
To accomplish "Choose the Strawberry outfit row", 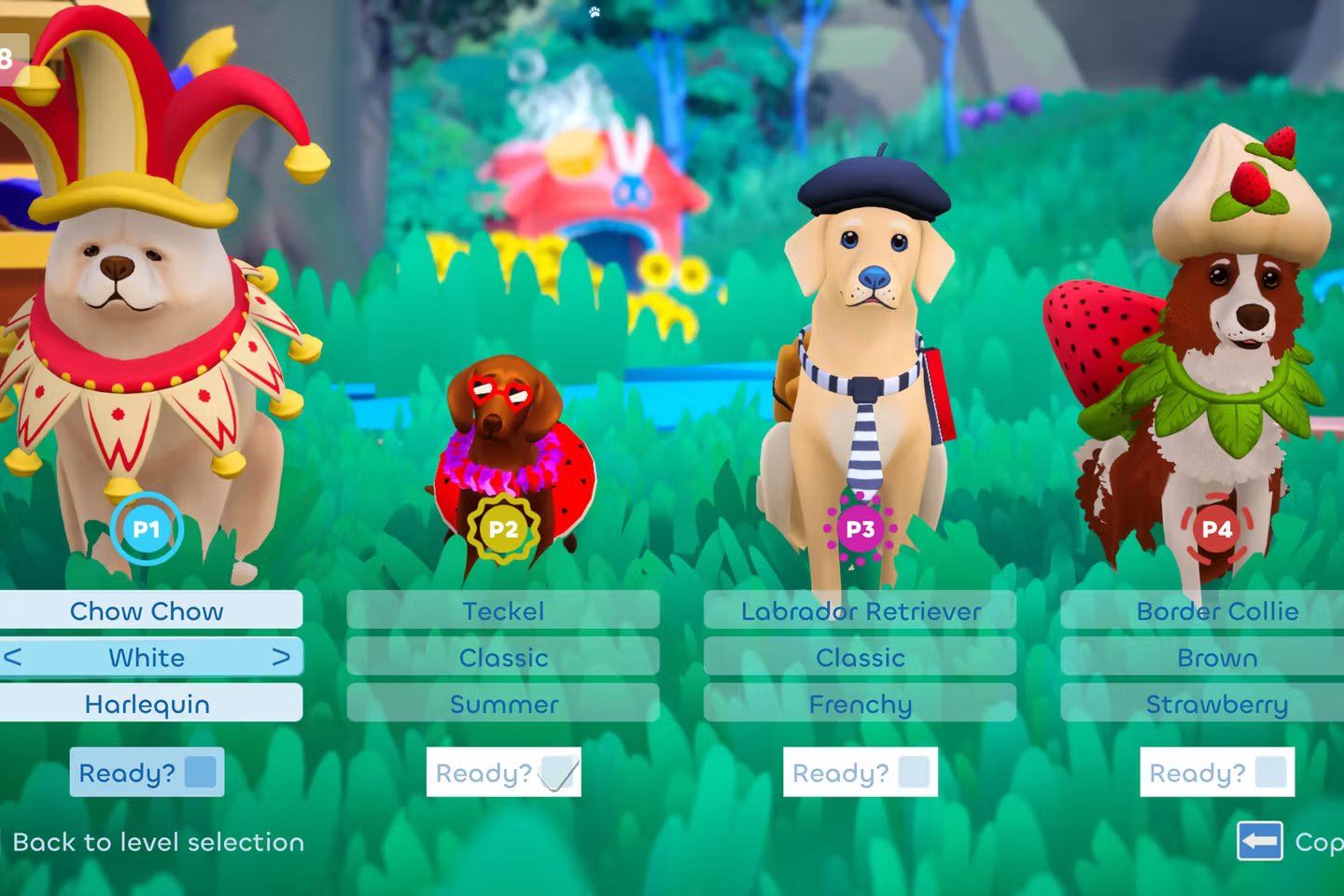I will coord(1216,704).
